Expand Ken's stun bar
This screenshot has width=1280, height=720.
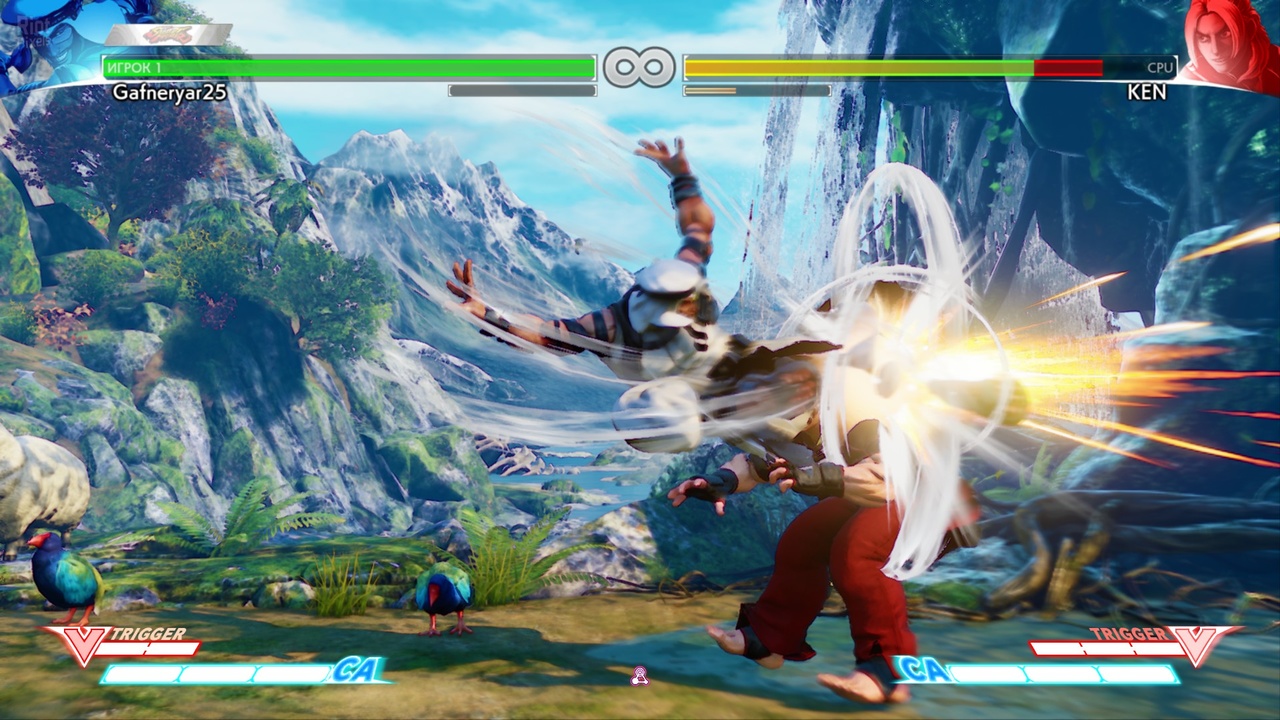pos(757,89)
